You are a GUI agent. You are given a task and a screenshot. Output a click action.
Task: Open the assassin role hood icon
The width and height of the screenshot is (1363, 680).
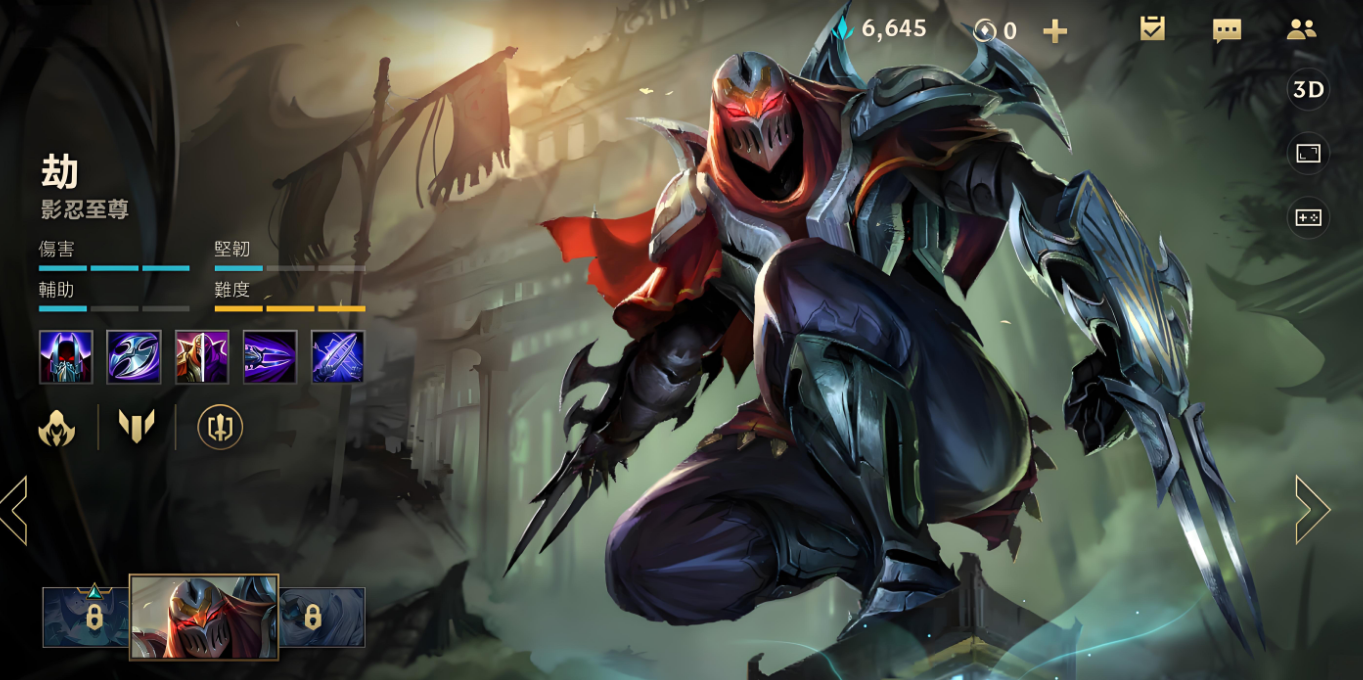(x=57, y=427)
